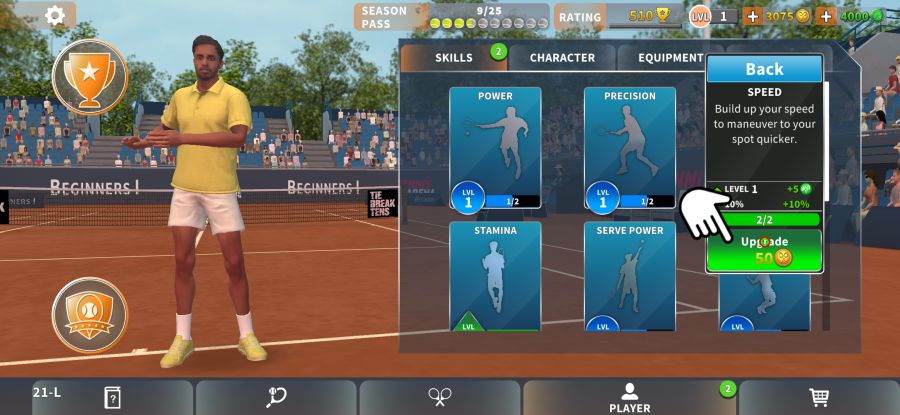Add more gold coins with plus button
The width and height of the screenshot is (900, 415).
tap(752, 16)
